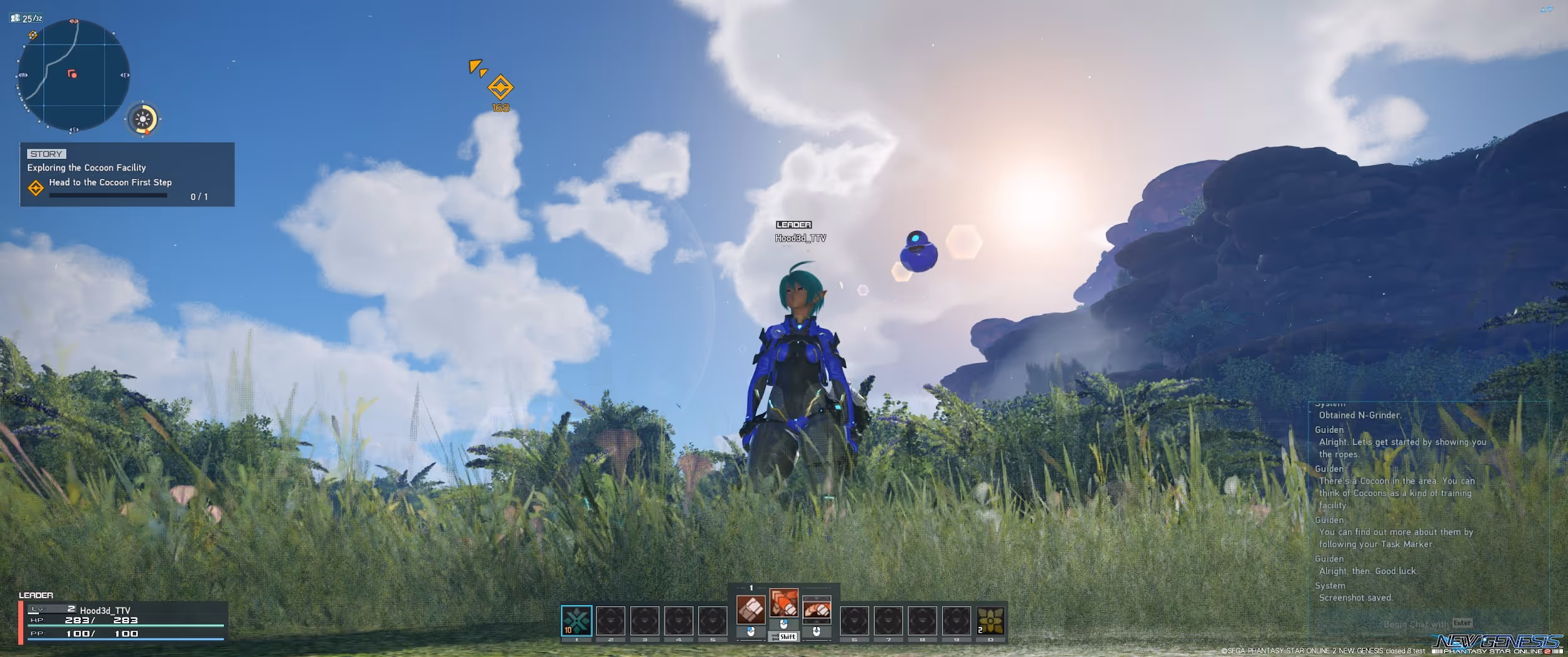1568x657 pixels.
Task: Open the circular minimap
Action: [x=73, y=75]
